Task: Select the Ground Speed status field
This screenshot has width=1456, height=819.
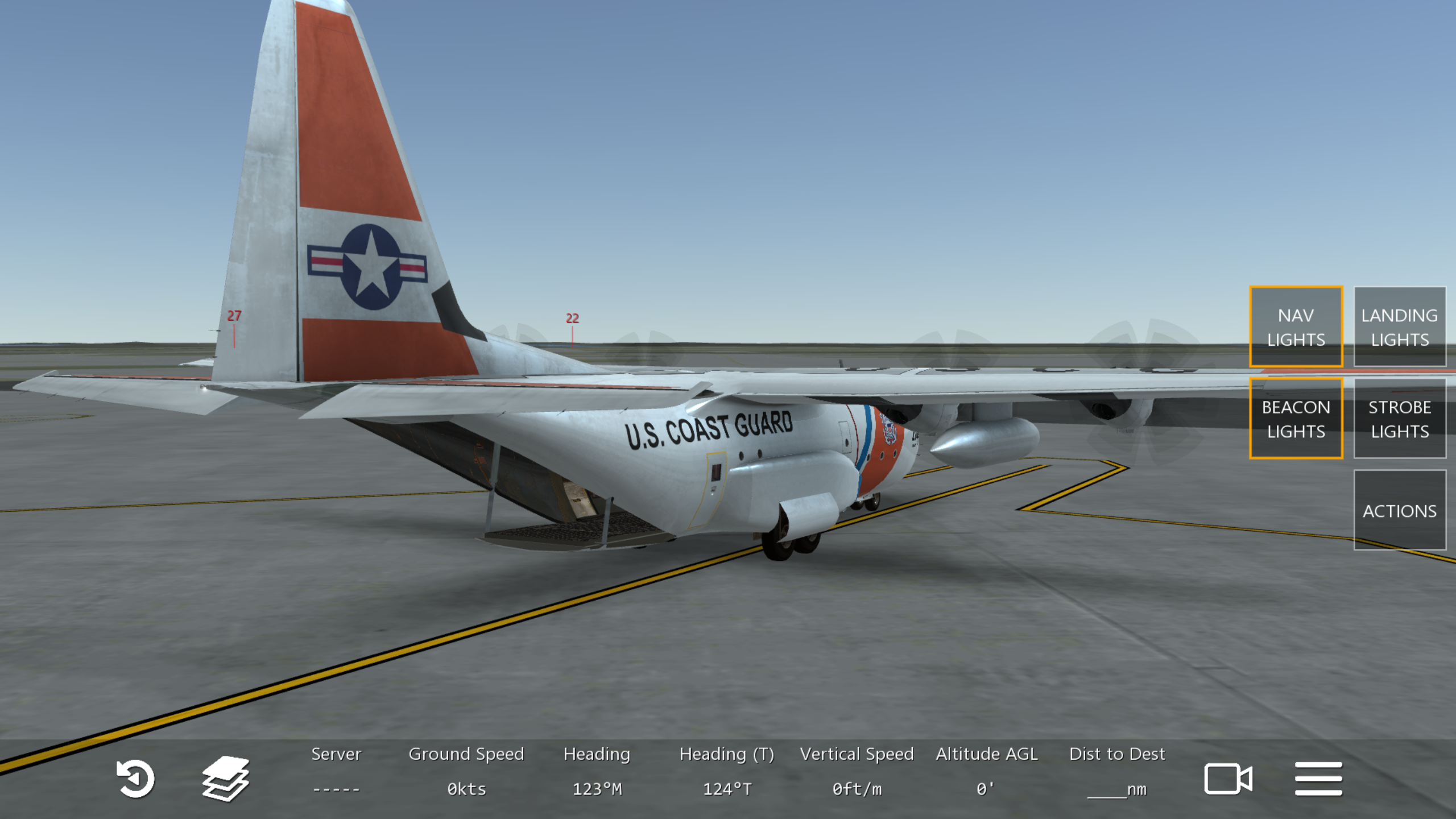Action: point(466,771)
